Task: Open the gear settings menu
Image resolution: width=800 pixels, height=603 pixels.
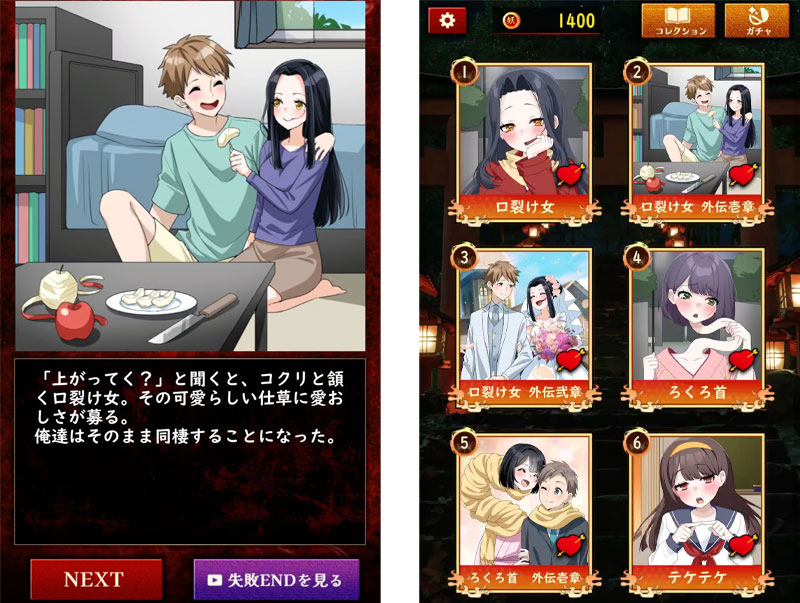Action: click(446, 20)
